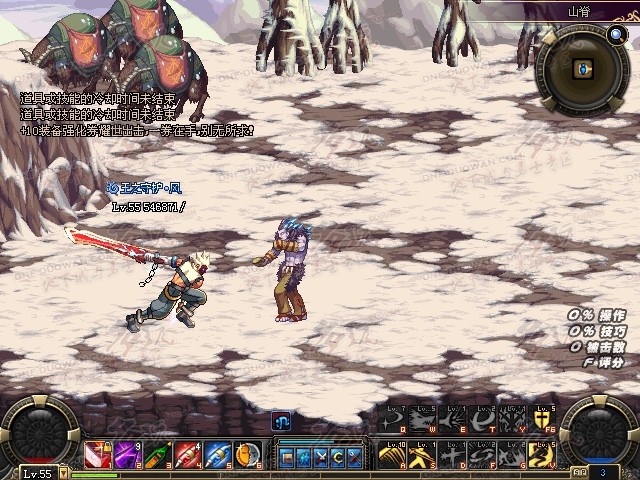The width and height of the screenshot is (640, 480).
Task: Activate the grey crescent skill on Q
Action: [391, 423]
